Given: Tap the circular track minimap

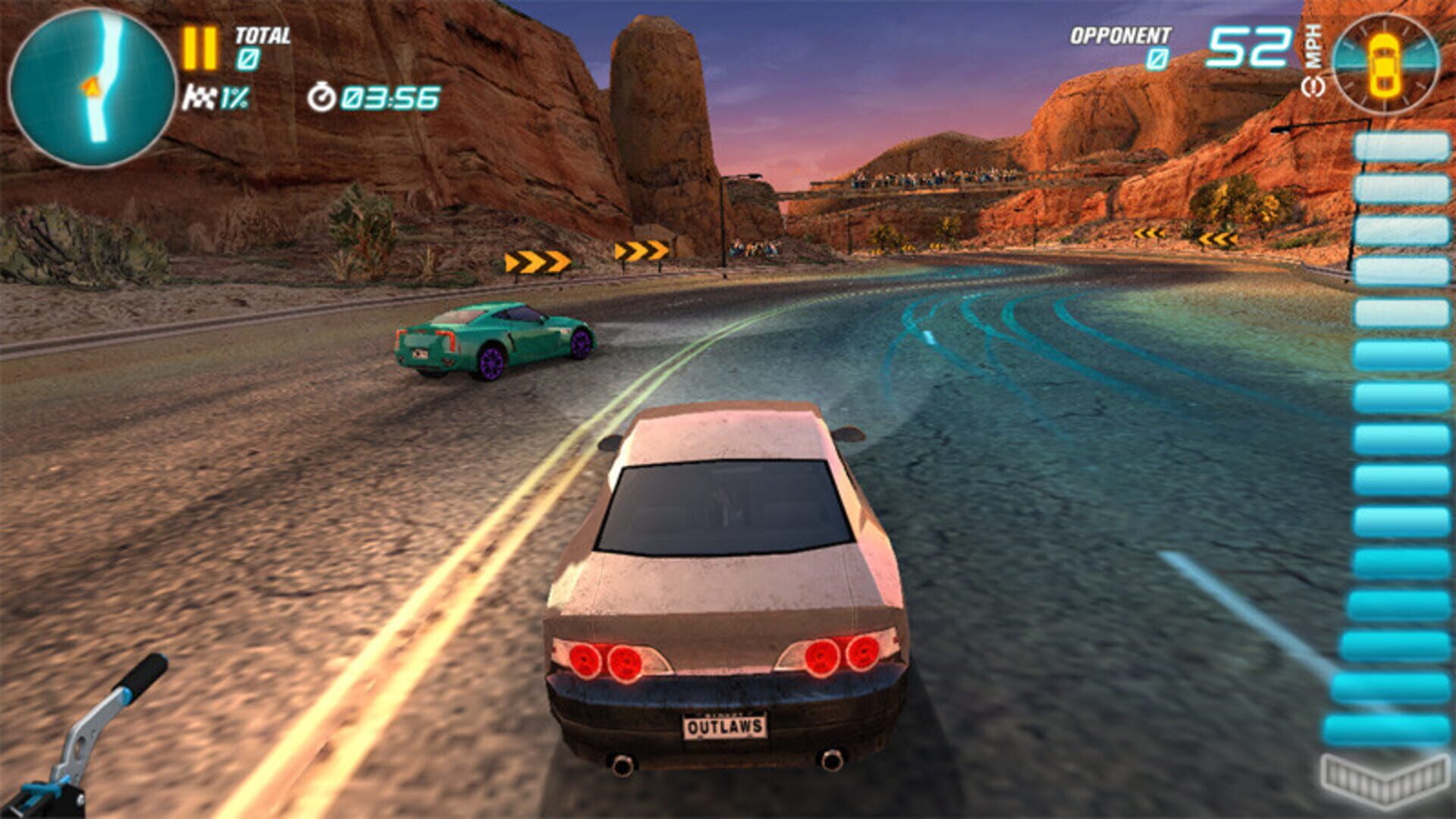Looking at the screenshot, I should click(92, 87).
